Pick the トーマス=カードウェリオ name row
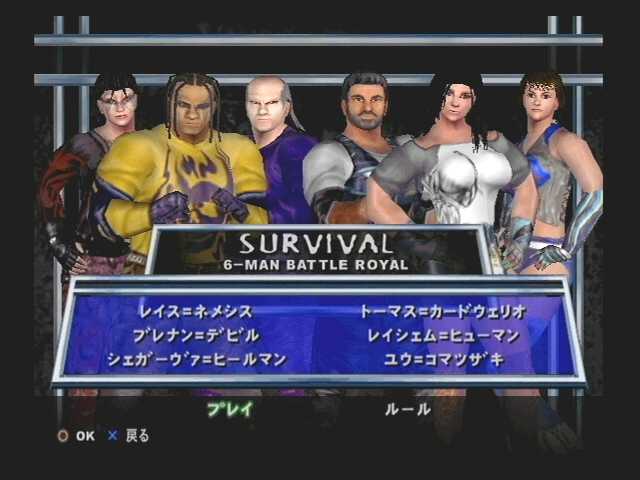This screenshot has height=480, width=640. tap(442, 312)
